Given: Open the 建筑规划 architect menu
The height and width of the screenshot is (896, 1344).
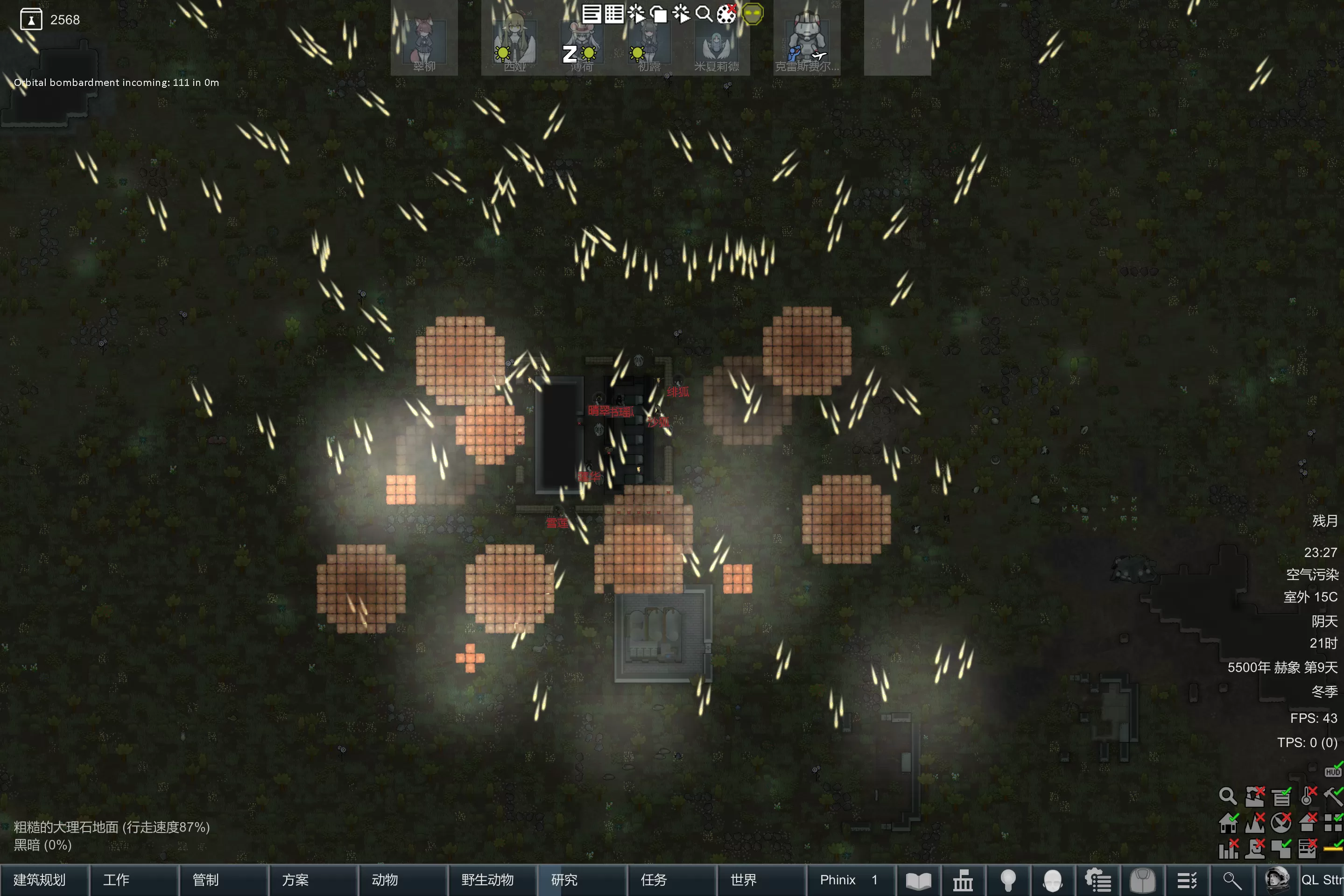Looking at the screenshot, I should click(40, 880).
